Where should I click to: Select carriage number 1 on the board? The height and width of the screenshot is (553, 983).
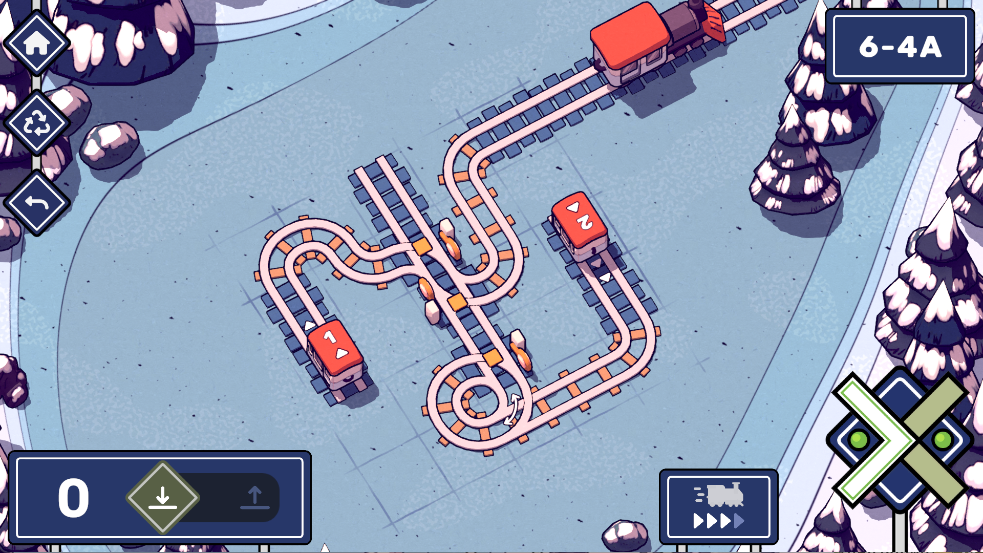[x=335, y=352]
